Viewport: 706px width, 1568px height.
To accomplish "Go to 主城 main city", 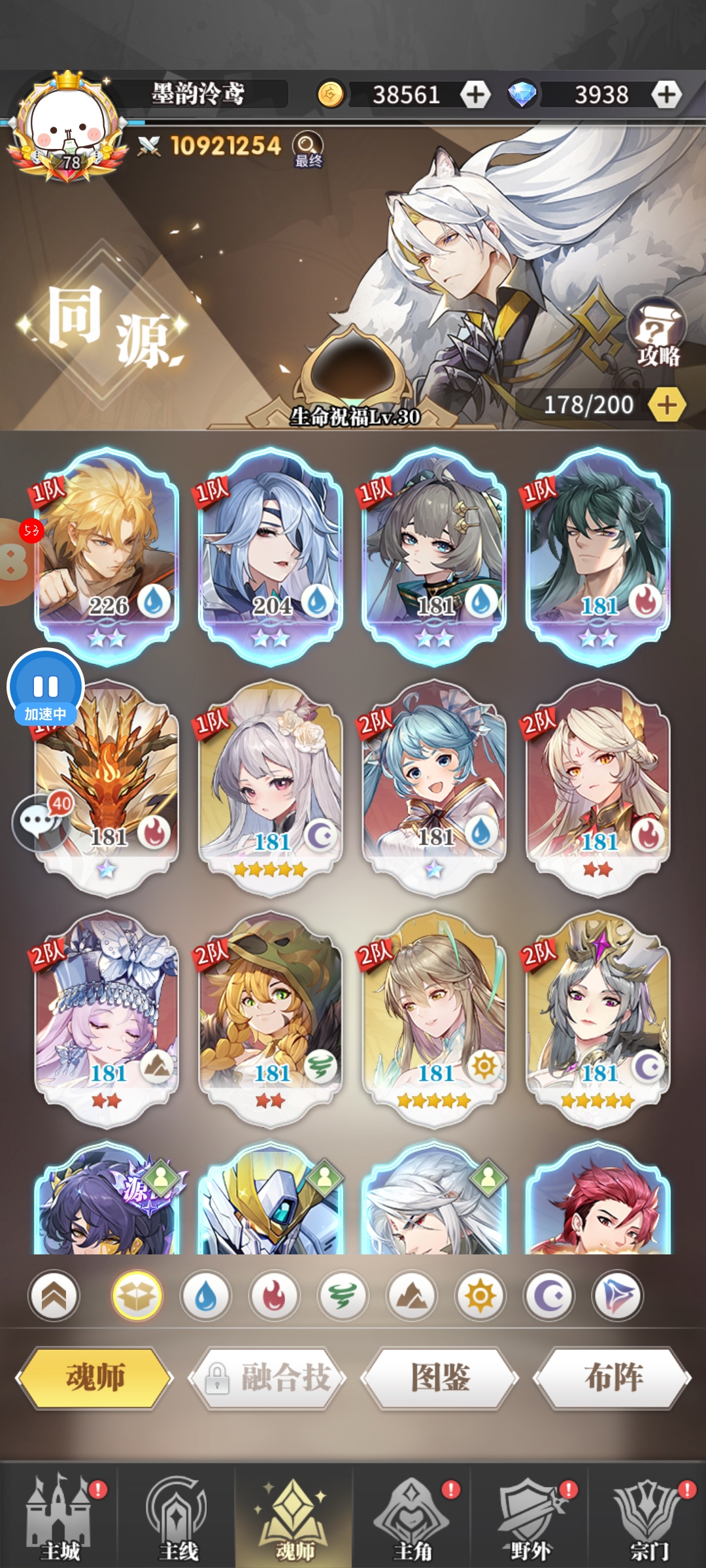I will tap(59, 1516).
